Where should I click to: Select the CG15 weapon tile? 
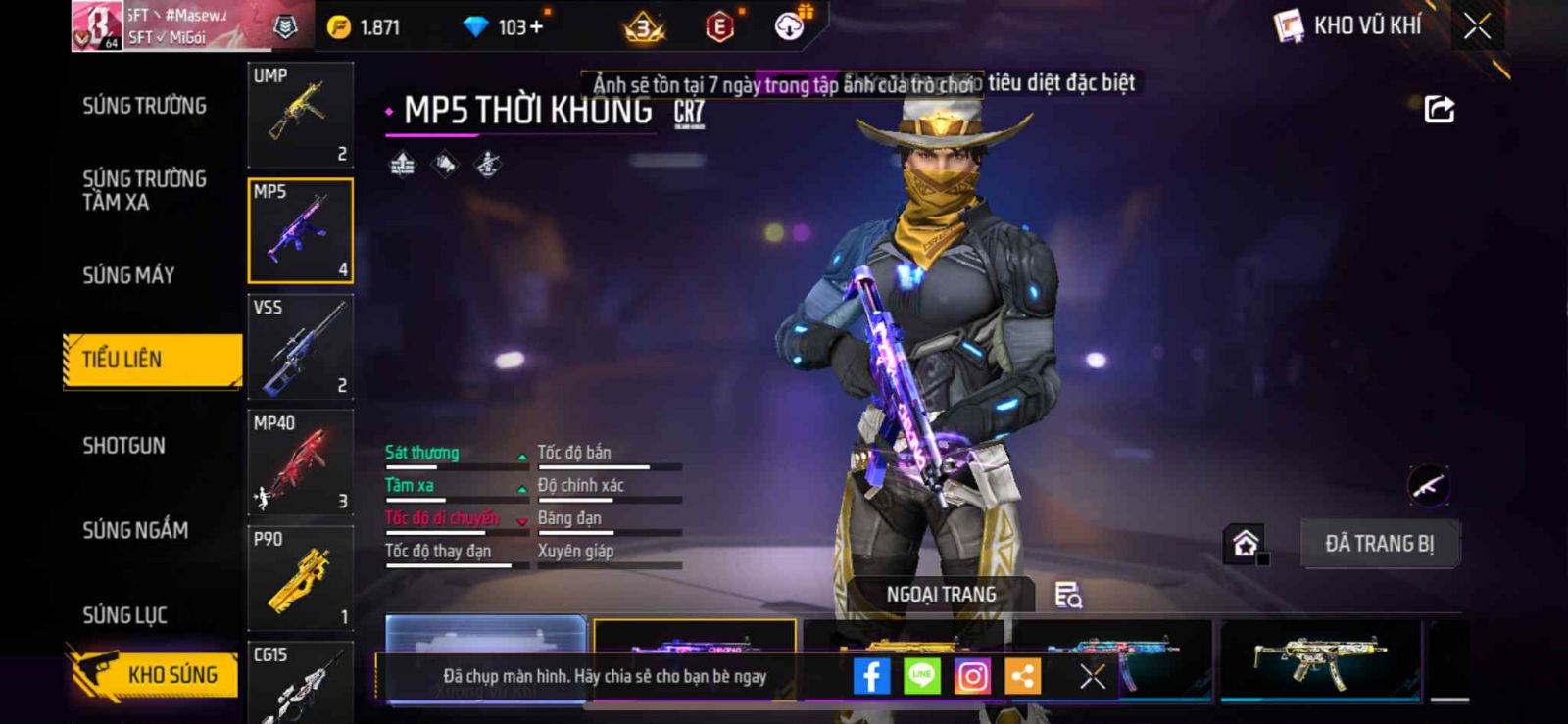point(300,681)
